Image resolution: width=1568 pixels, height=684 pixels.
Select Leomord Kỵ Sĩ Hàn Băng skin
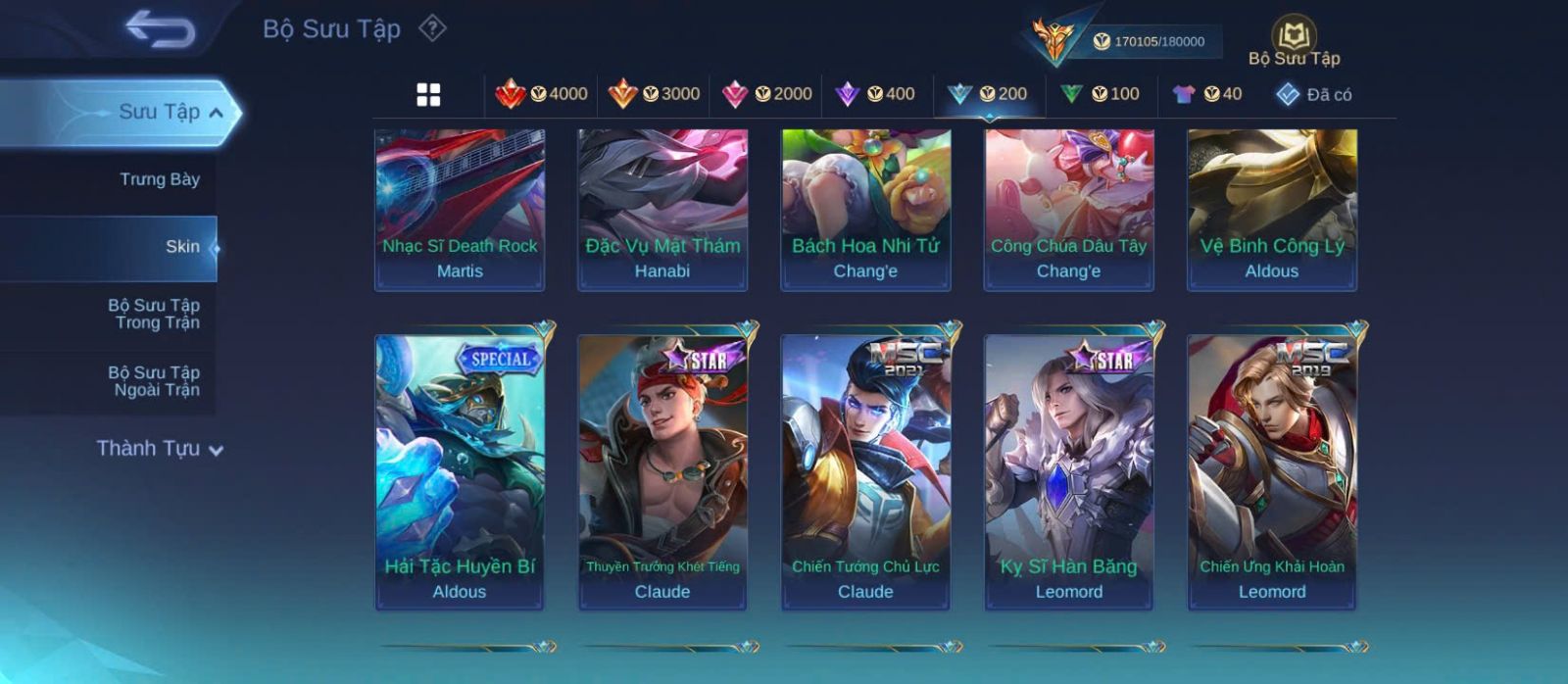pos(1069,470)
